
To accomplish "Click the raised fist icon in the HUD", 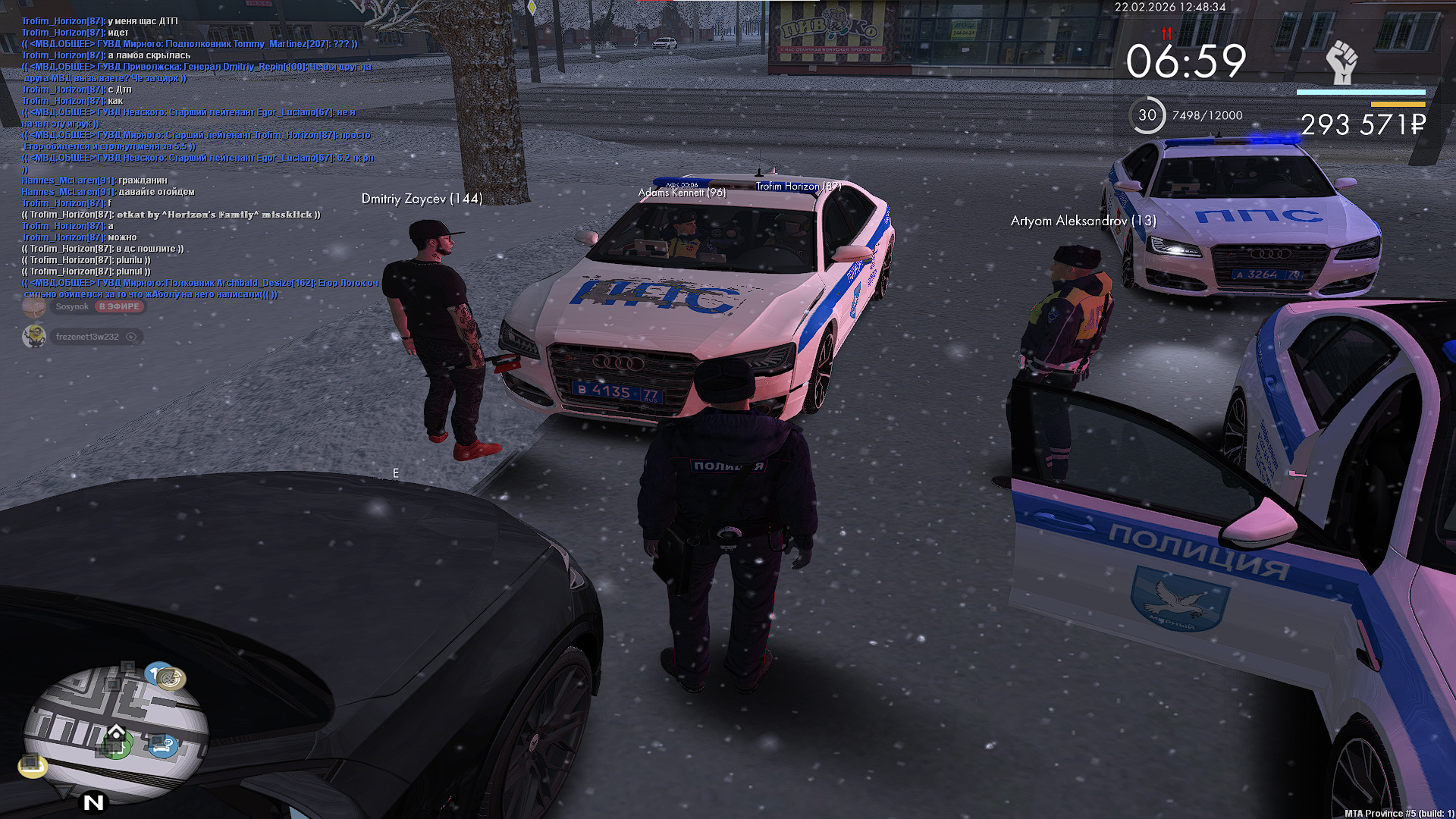I will (x=1341, y=62).
